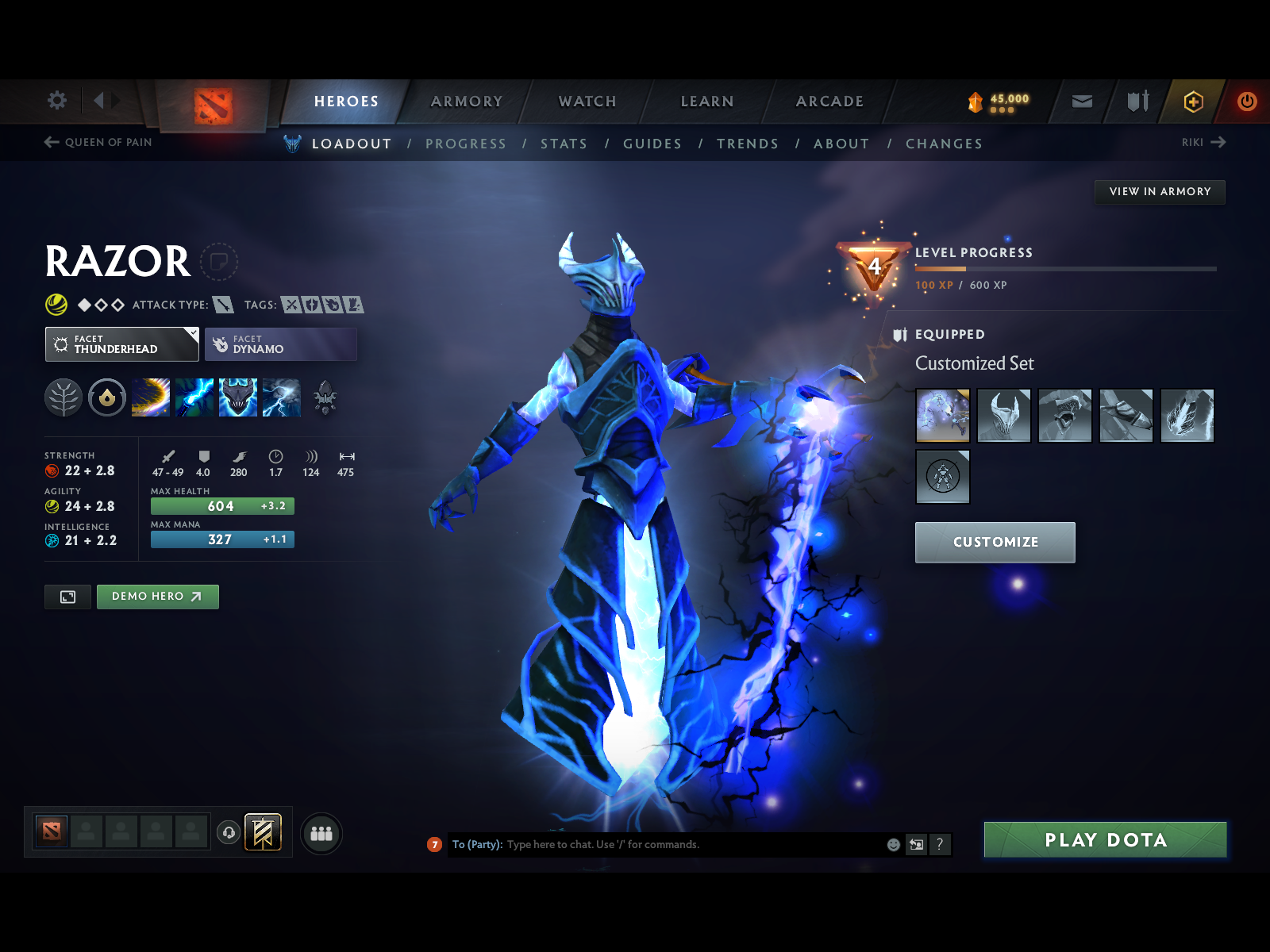This screenshot has width=1270, height=952.
Task: Select the Plasma Field ability icon
Action: 151,398
